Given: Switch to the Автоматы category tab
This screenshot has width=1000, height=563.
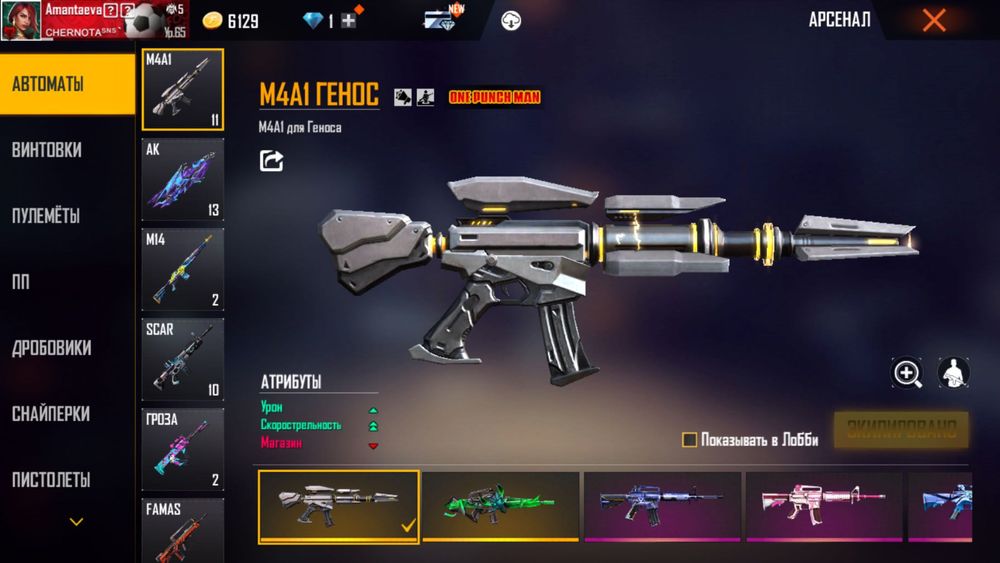Looking at the screenshot, I should point(67,84).
